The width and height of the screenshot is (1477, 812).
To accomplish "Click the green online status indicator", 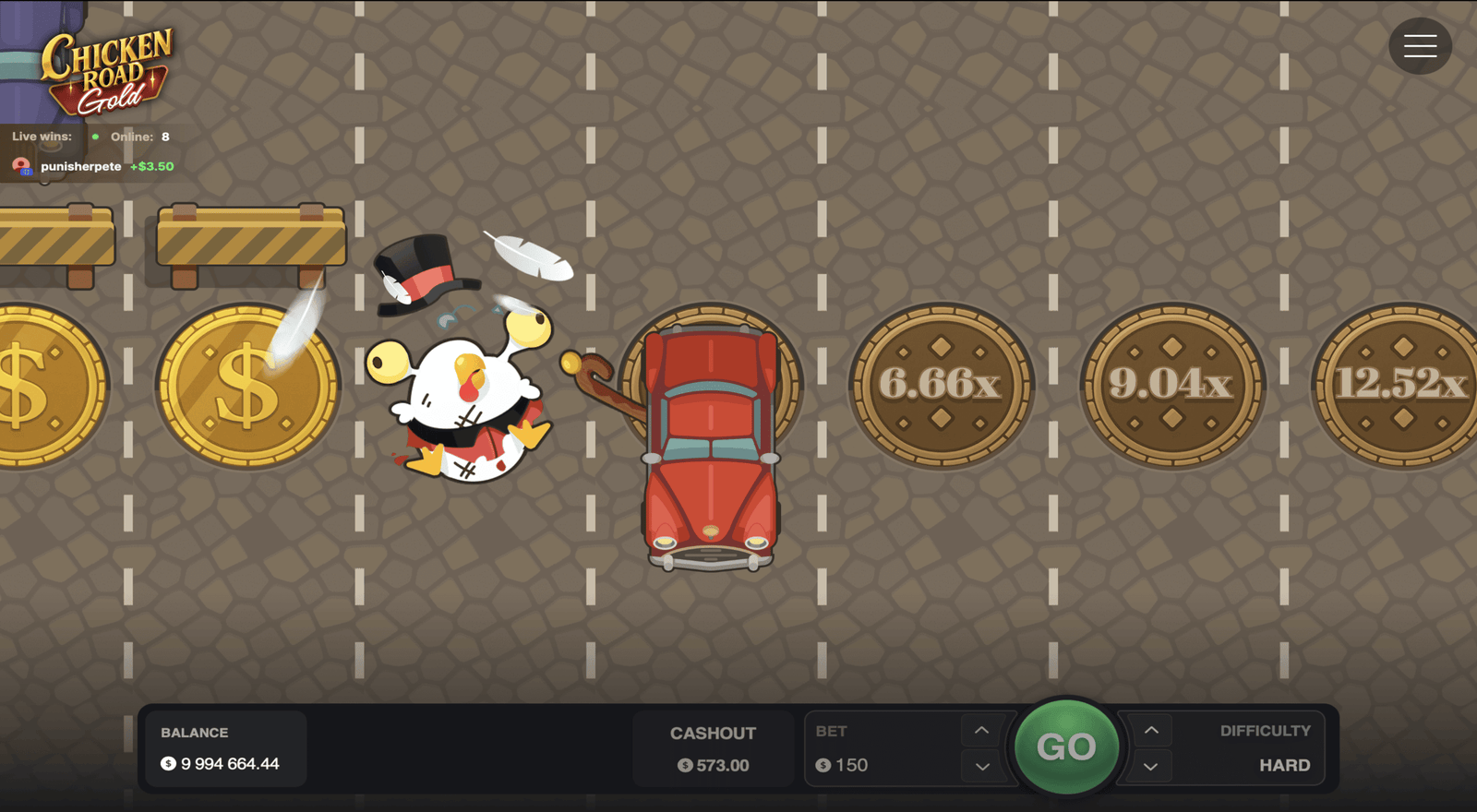I will point(93,136).
